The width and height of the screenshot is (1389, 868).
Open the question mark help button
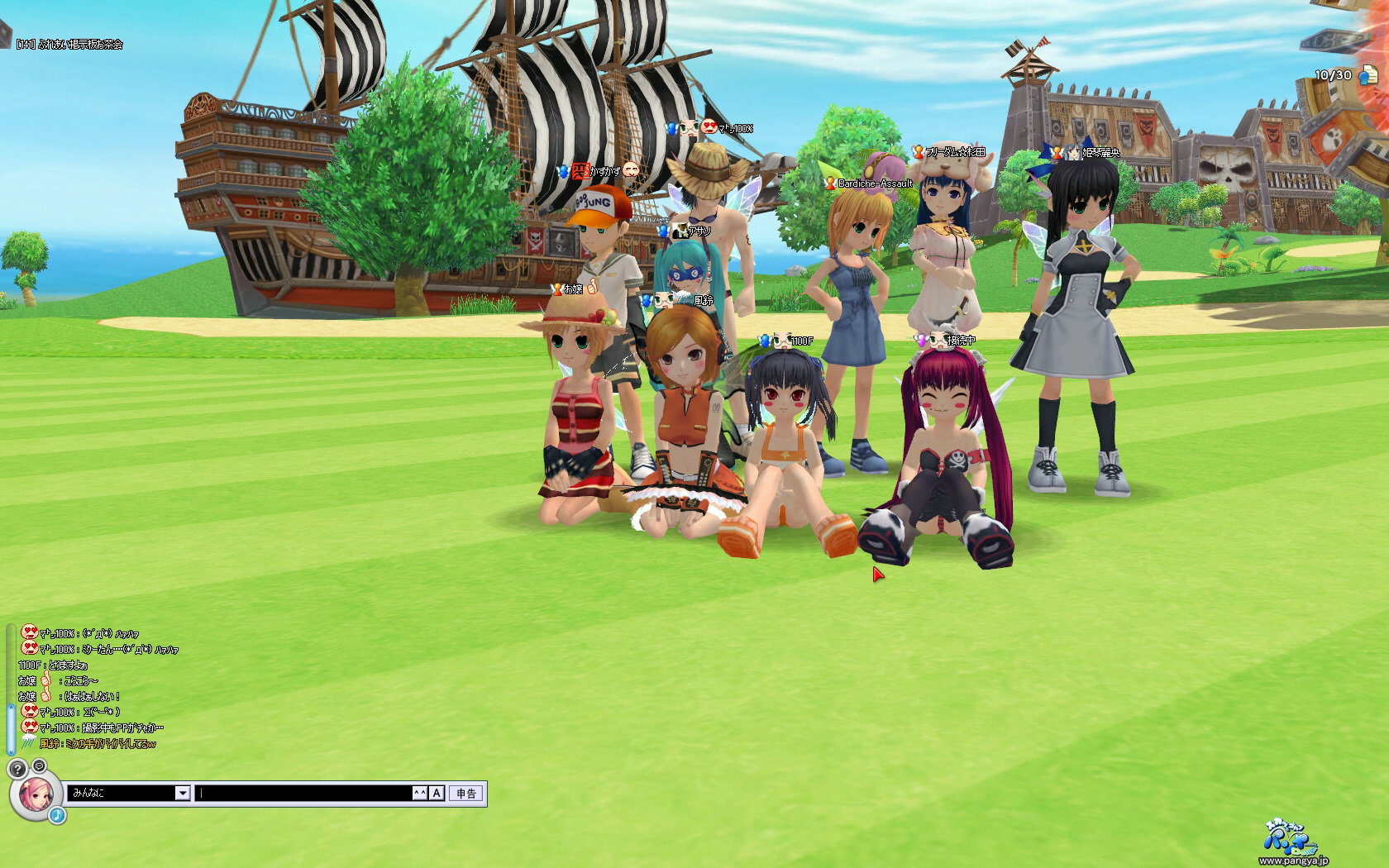[x=17, y=768]
